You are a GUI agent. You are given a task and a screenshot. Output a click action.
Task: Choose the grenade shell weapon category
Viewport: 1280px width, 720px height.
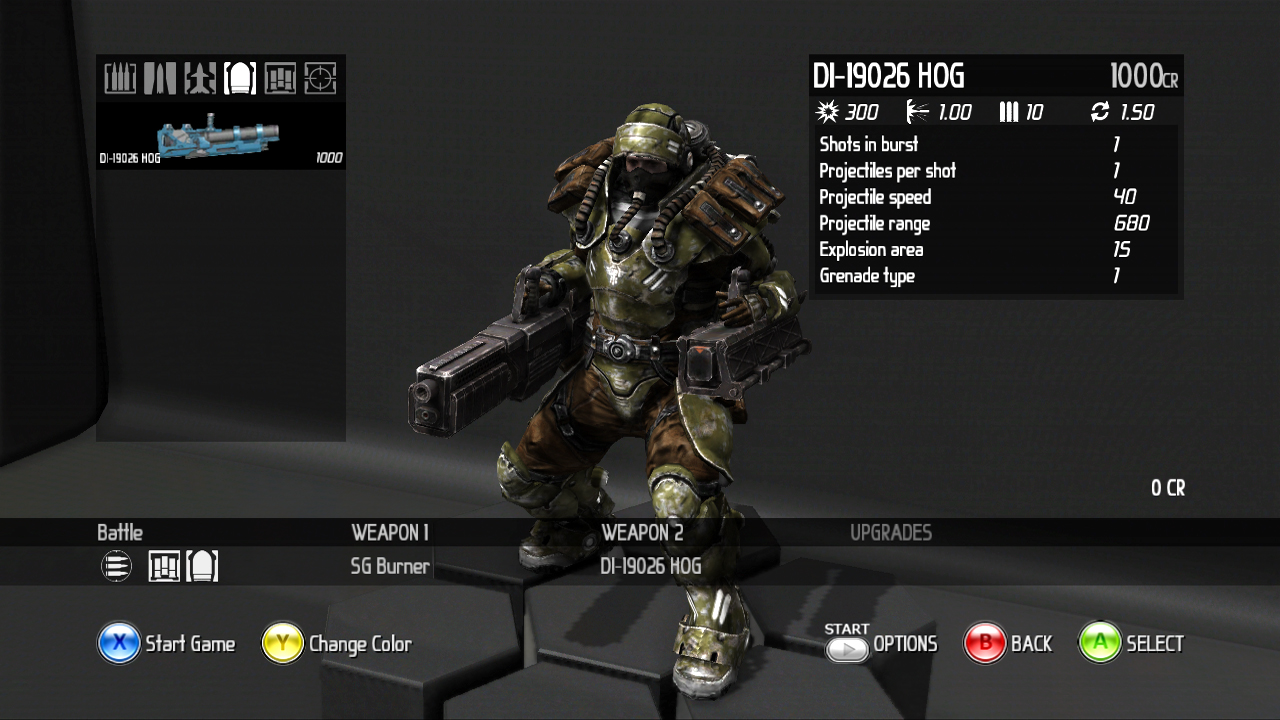tap(240, 78)
